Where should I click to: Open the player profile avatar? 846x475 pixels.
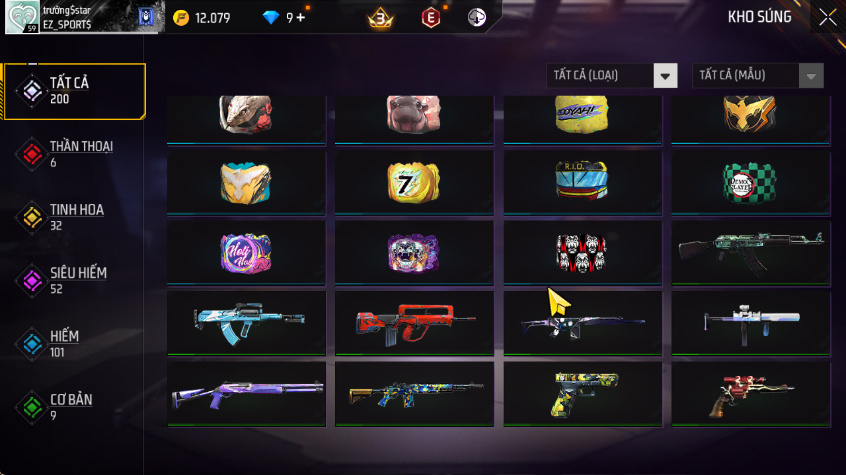pos(22,18)
